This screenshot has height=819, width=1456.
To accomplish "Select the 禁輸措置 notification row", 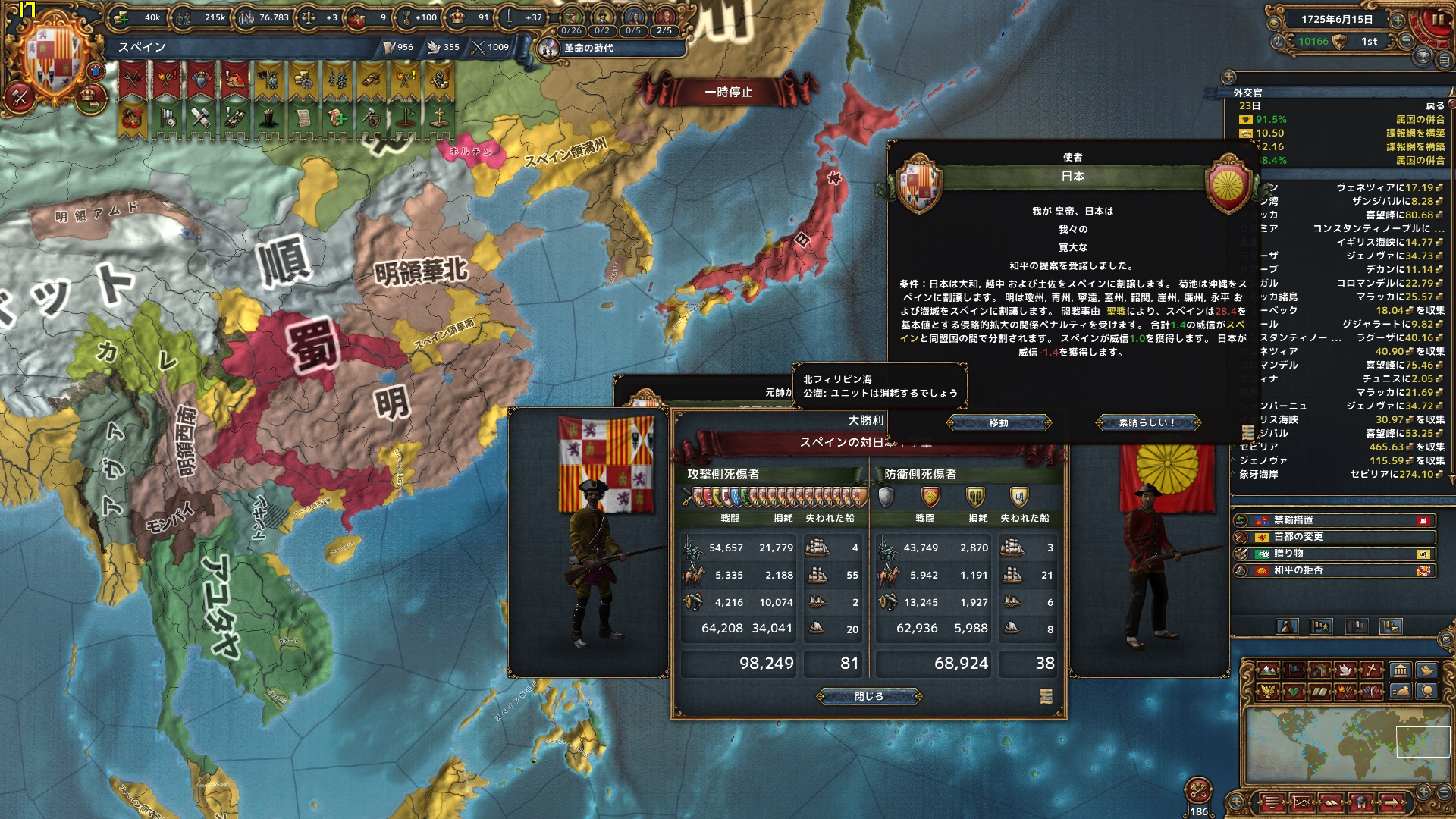I will pyautogui.click(x=1333, y=520).
